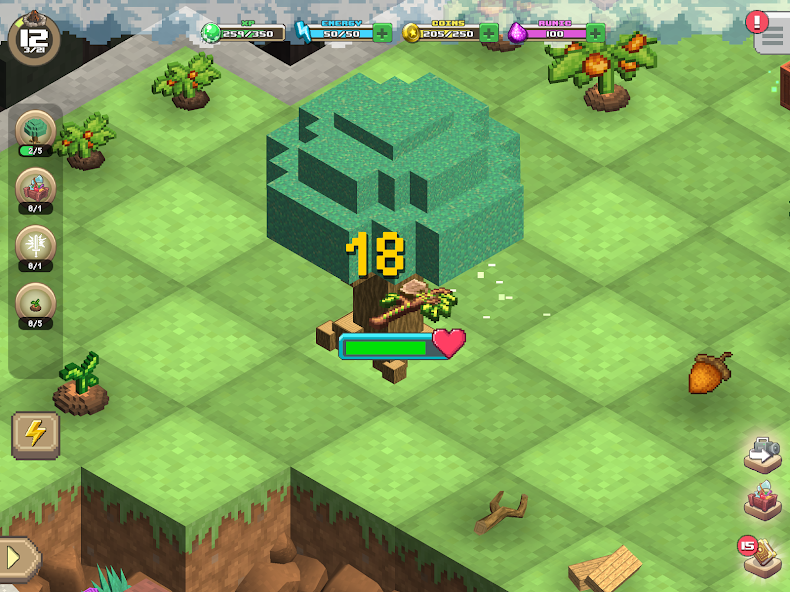Open the treasure chest inventory button
Image resolution: width=790 pixels, height=592 pixels.
coord(763,499)
